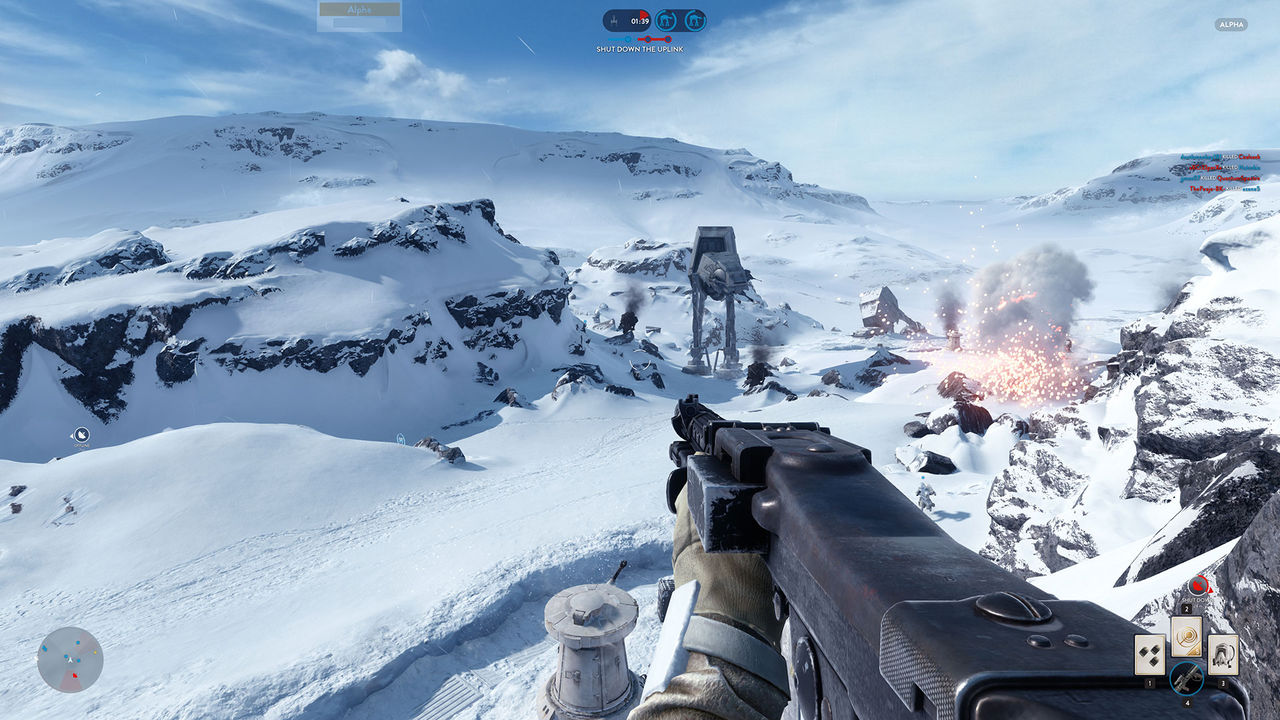This screenshot has width=1280, height=720.
Task: Toggle the blue objective waypoint marker mid-field
Action: 400,437
